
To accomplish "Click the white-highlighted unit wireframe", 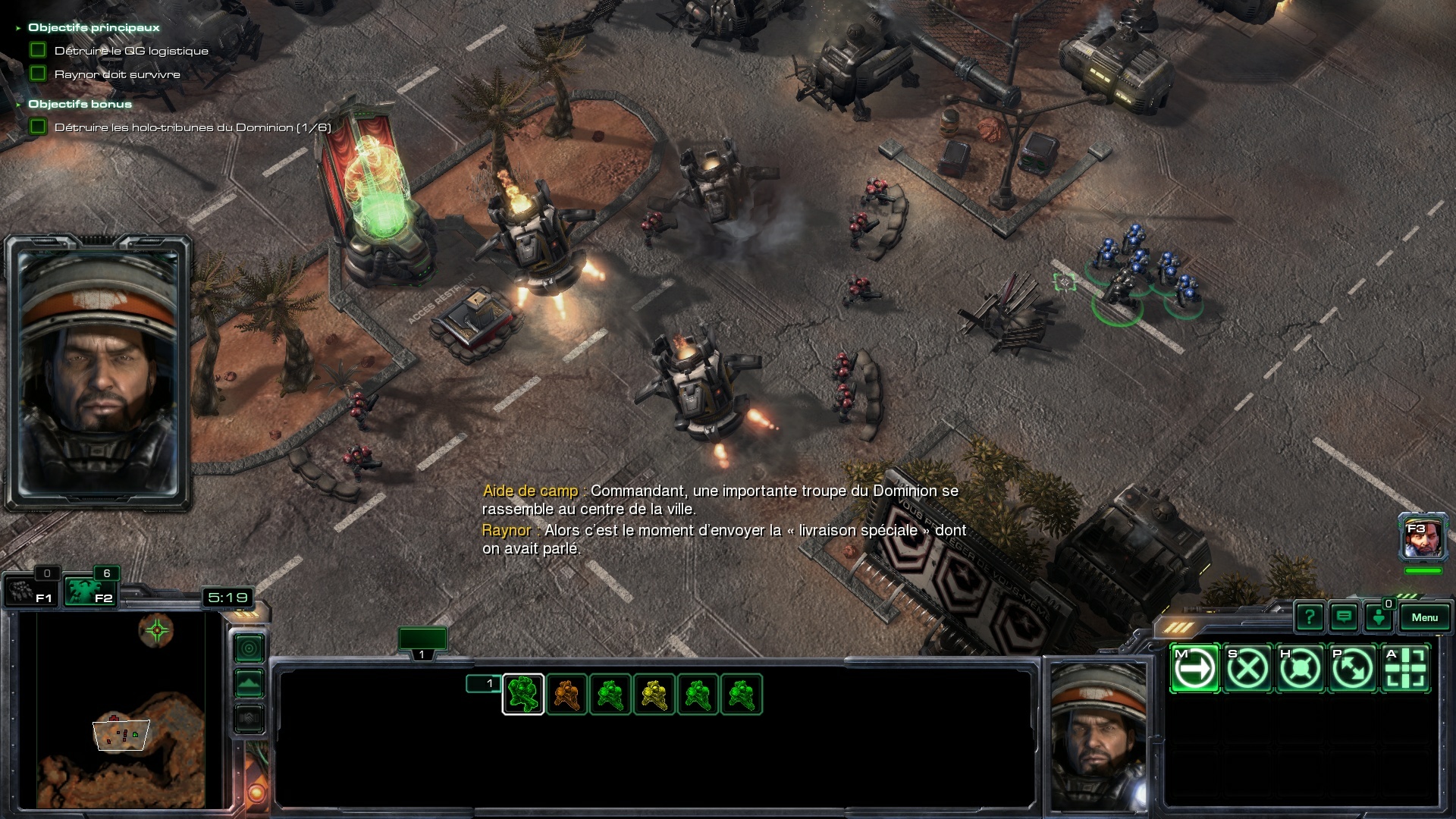I will pos(523,694).
